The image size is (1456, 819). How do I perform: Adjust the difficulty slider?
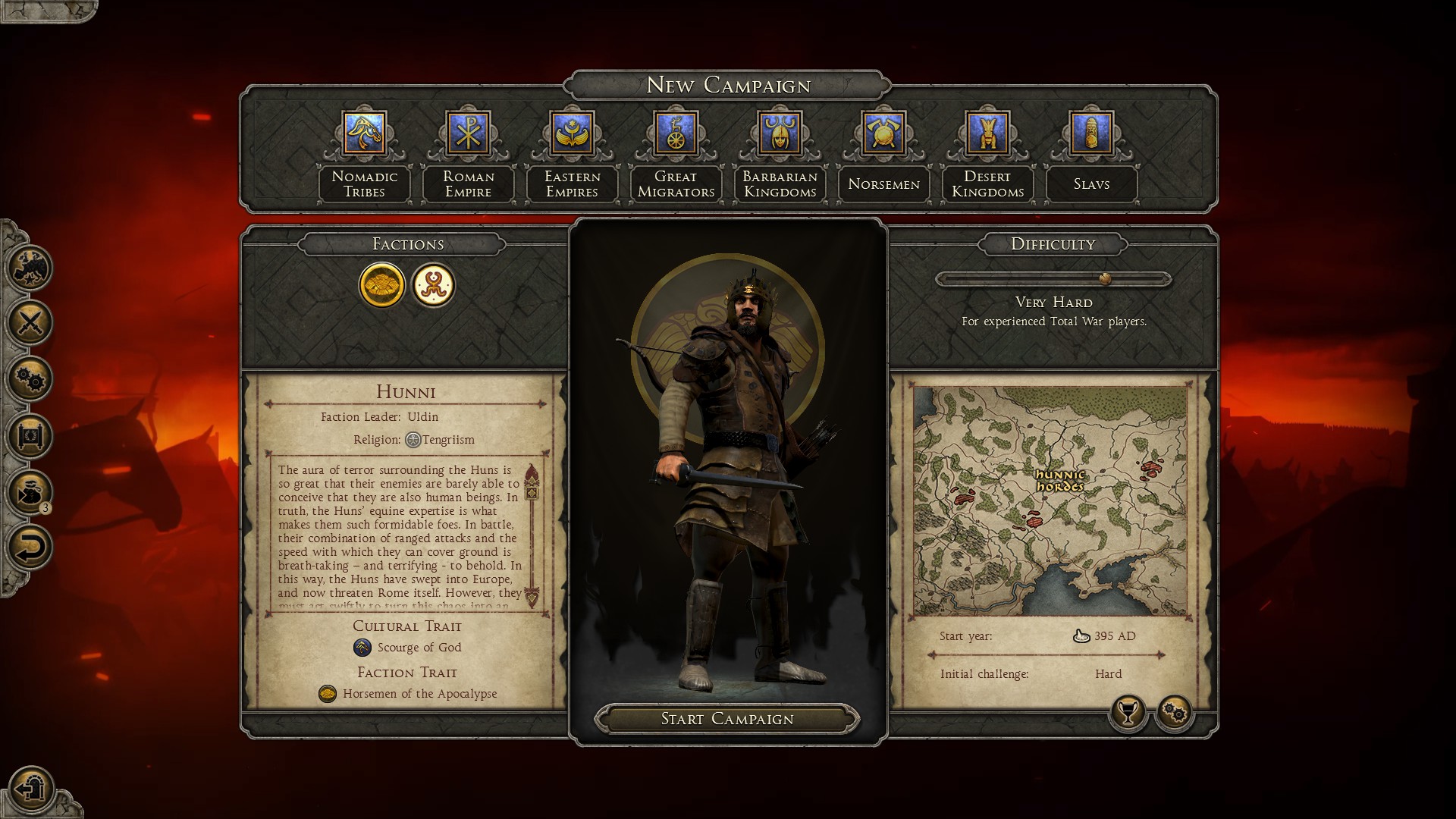[x=1105, y=279]
